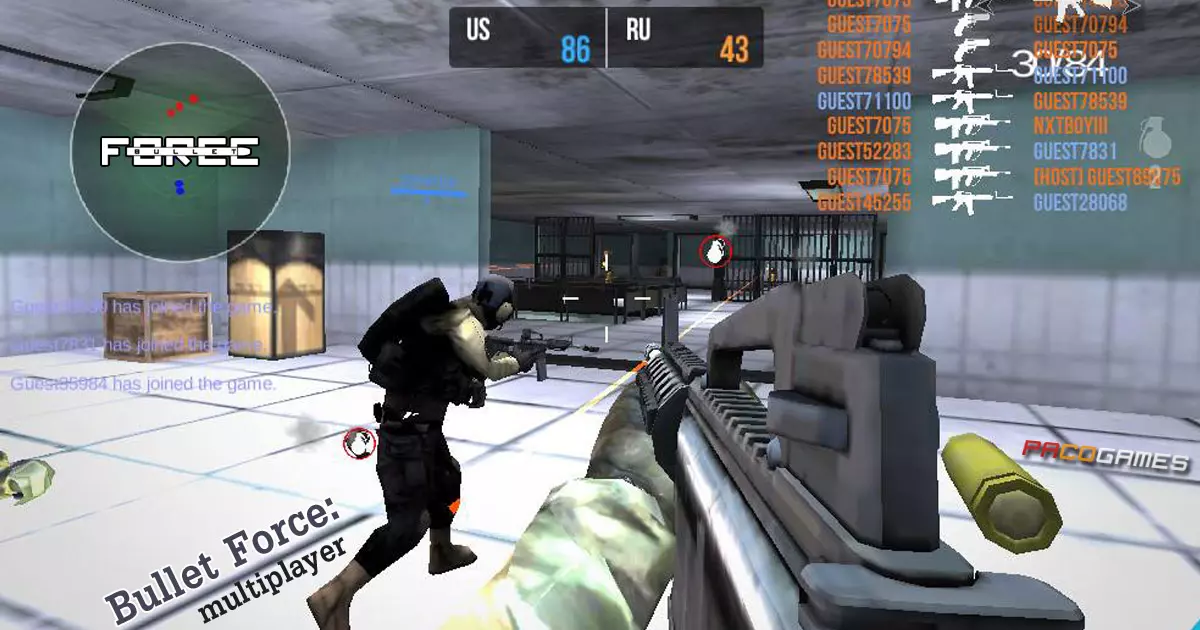Click the Guest95984 joined chat message

(144, 384)
